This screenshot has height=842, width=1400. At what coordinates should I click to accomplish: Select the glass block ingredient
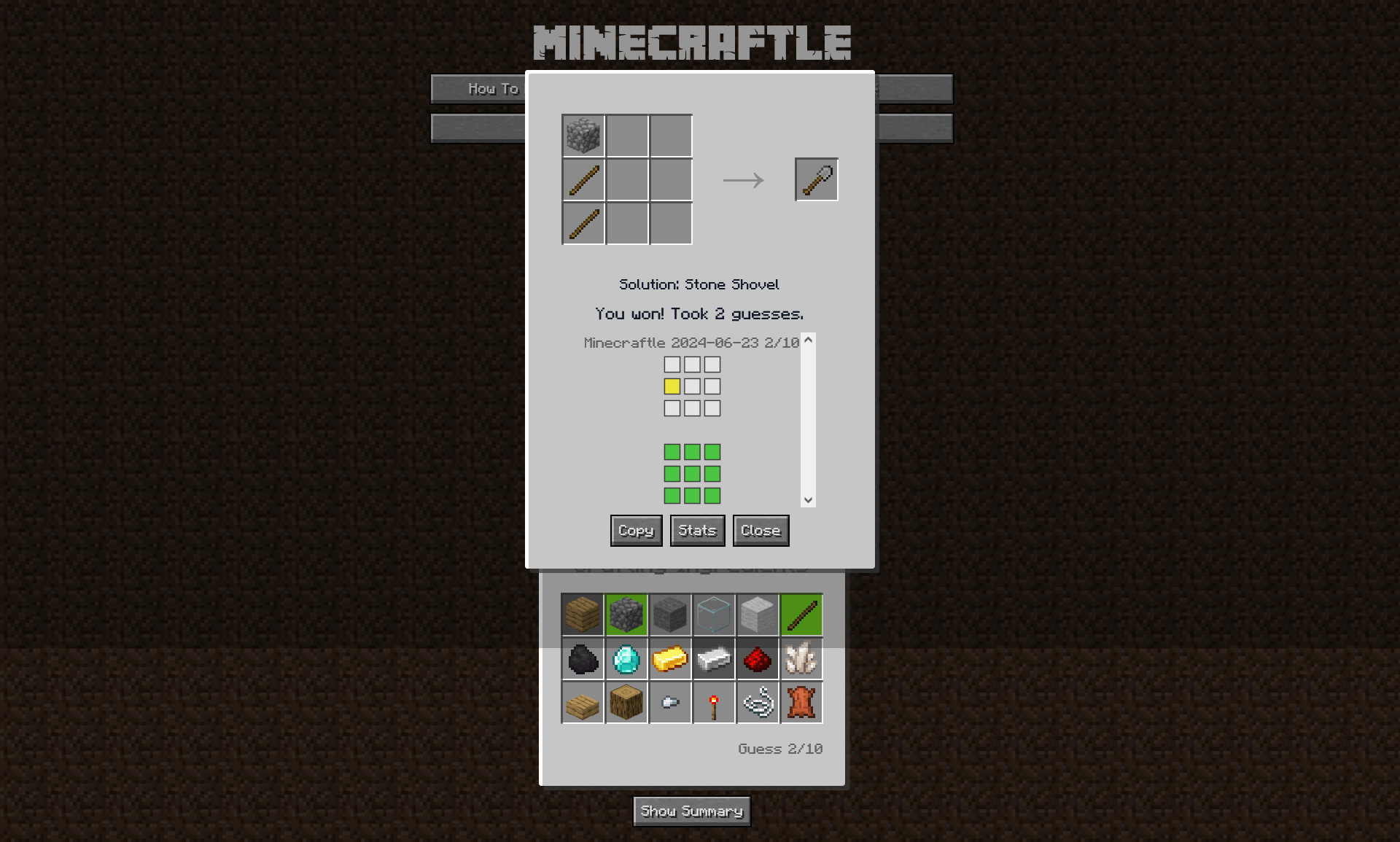tap(714, 615)
